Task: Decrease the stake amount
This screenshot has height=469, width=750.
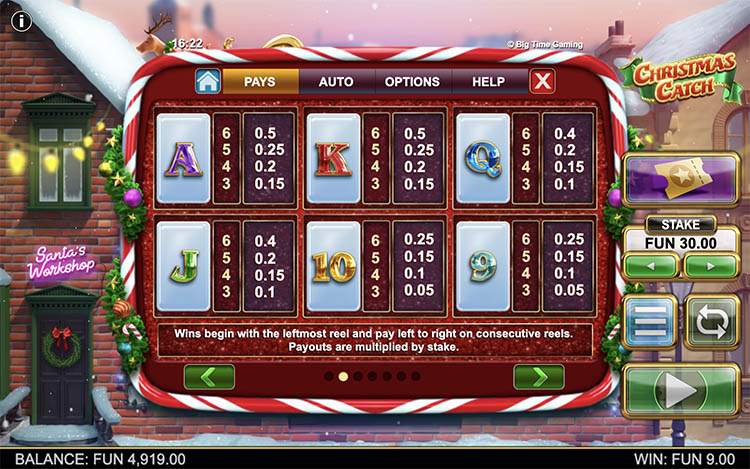Action: 651,266
